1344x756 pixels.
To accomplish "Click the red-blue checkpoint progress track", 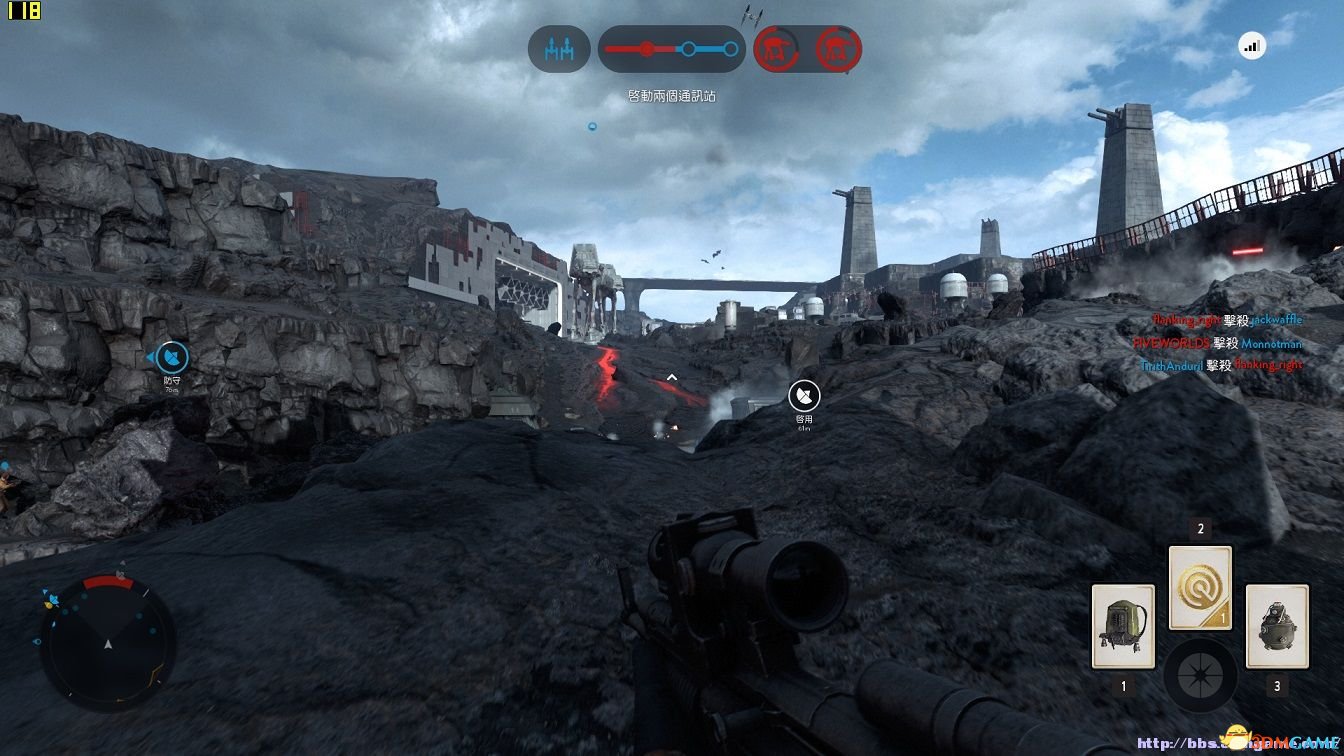I will (672, 49).
